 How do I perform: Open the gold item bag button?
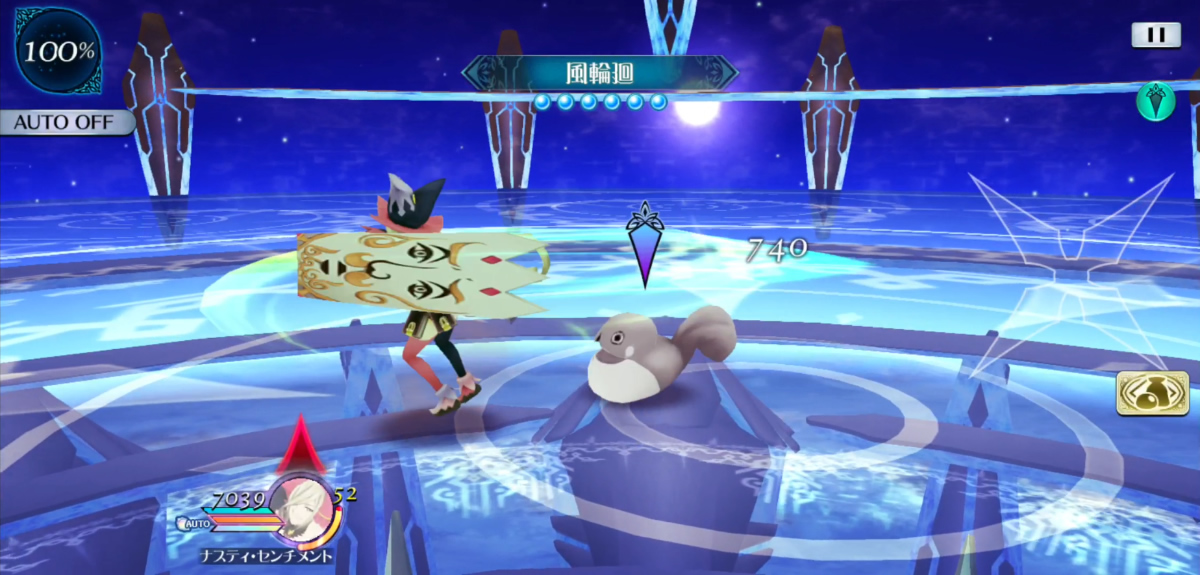coord(1152,393)
